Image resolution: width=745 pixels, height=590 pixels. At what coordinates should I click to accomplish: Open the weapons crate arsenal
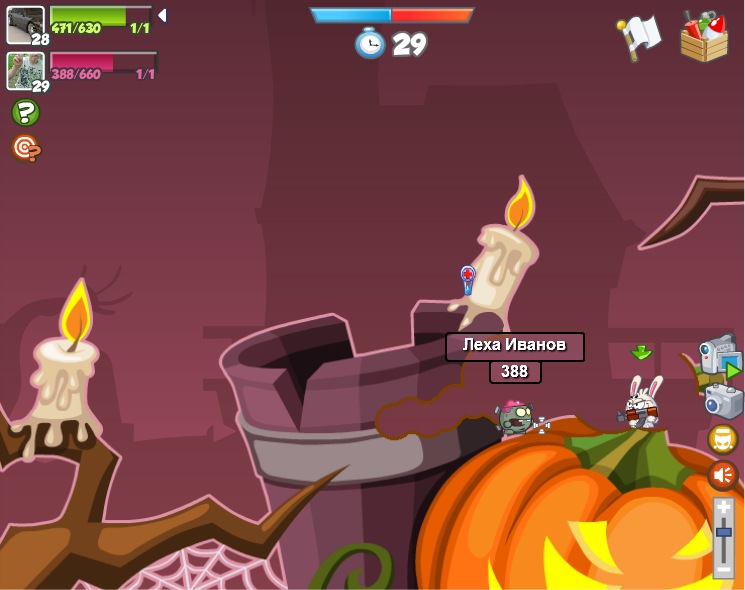click(704, 37)
